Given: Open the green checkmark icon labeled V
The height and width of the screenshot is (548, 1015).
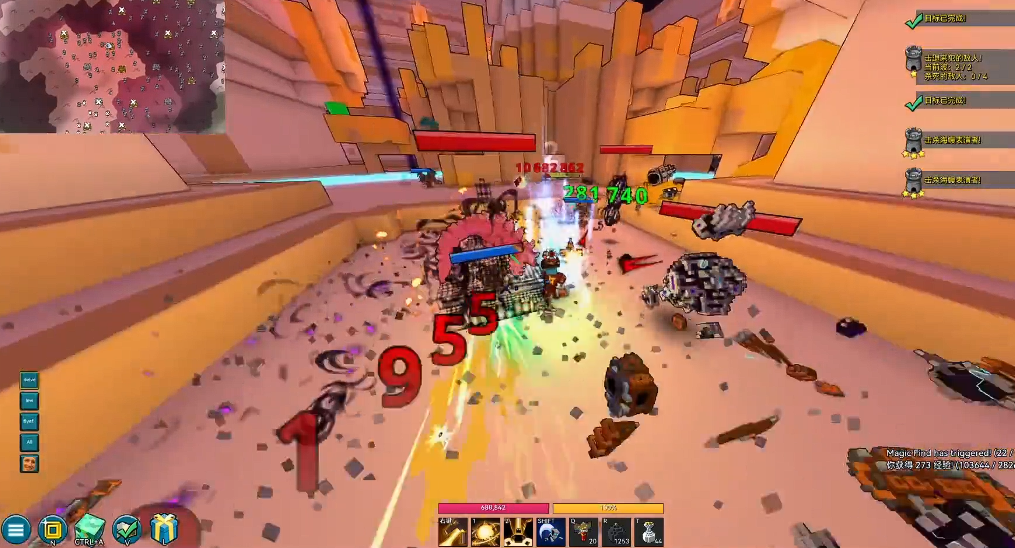Looking at the screenshot, I should (x=126, y=528).
